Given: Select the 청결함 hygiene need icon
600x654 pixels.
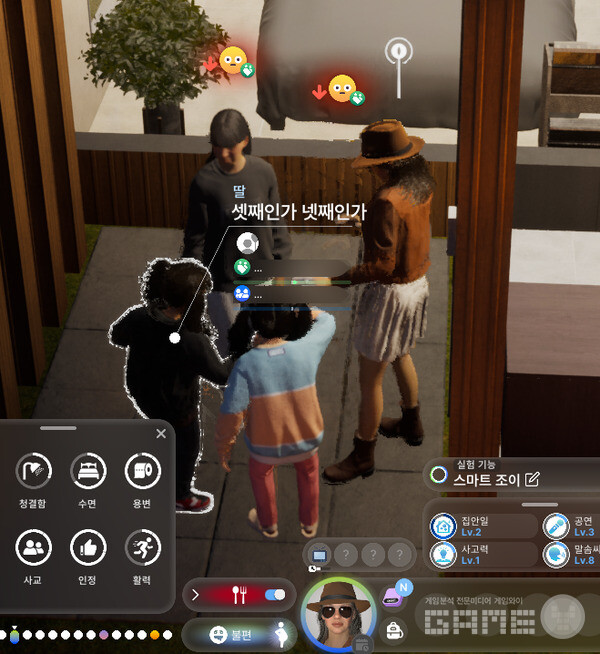Looking at the screenshot, I should pos(34,470).
